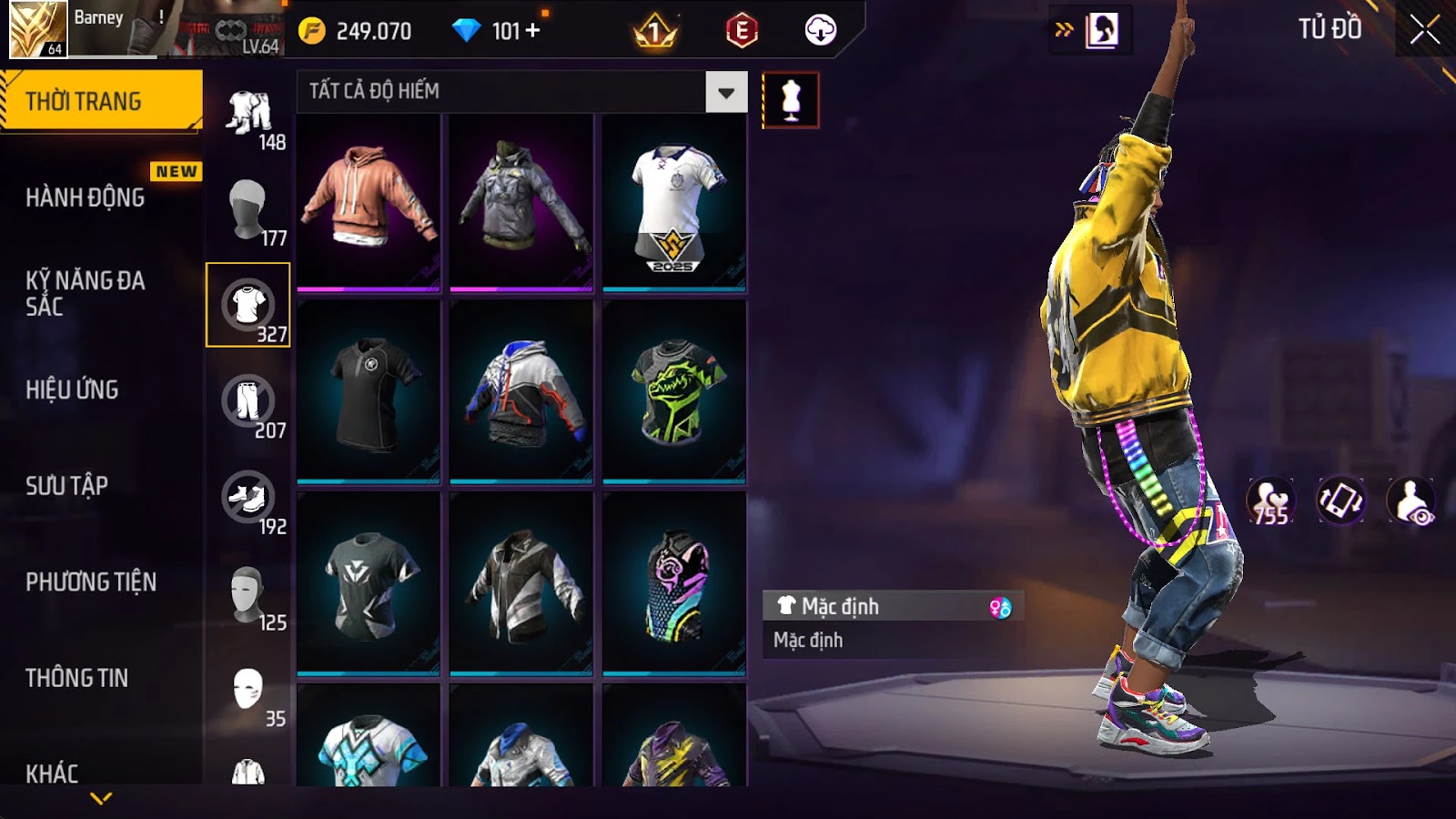Screen dimensions: 1456x819
Task: Select the green dragon t-shirt
Action: pos(673,391)
